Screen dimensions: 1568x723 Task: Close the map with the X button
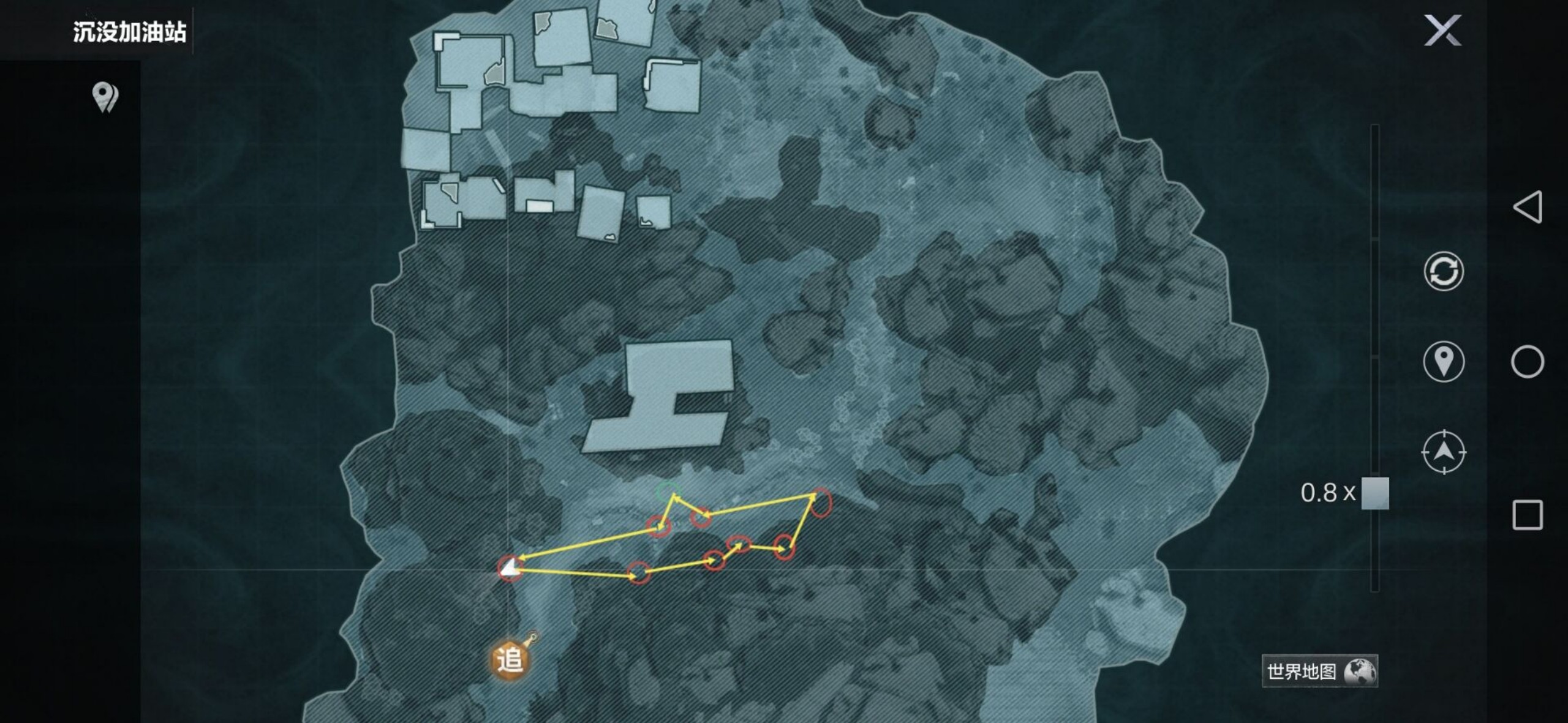point(1442,31)
